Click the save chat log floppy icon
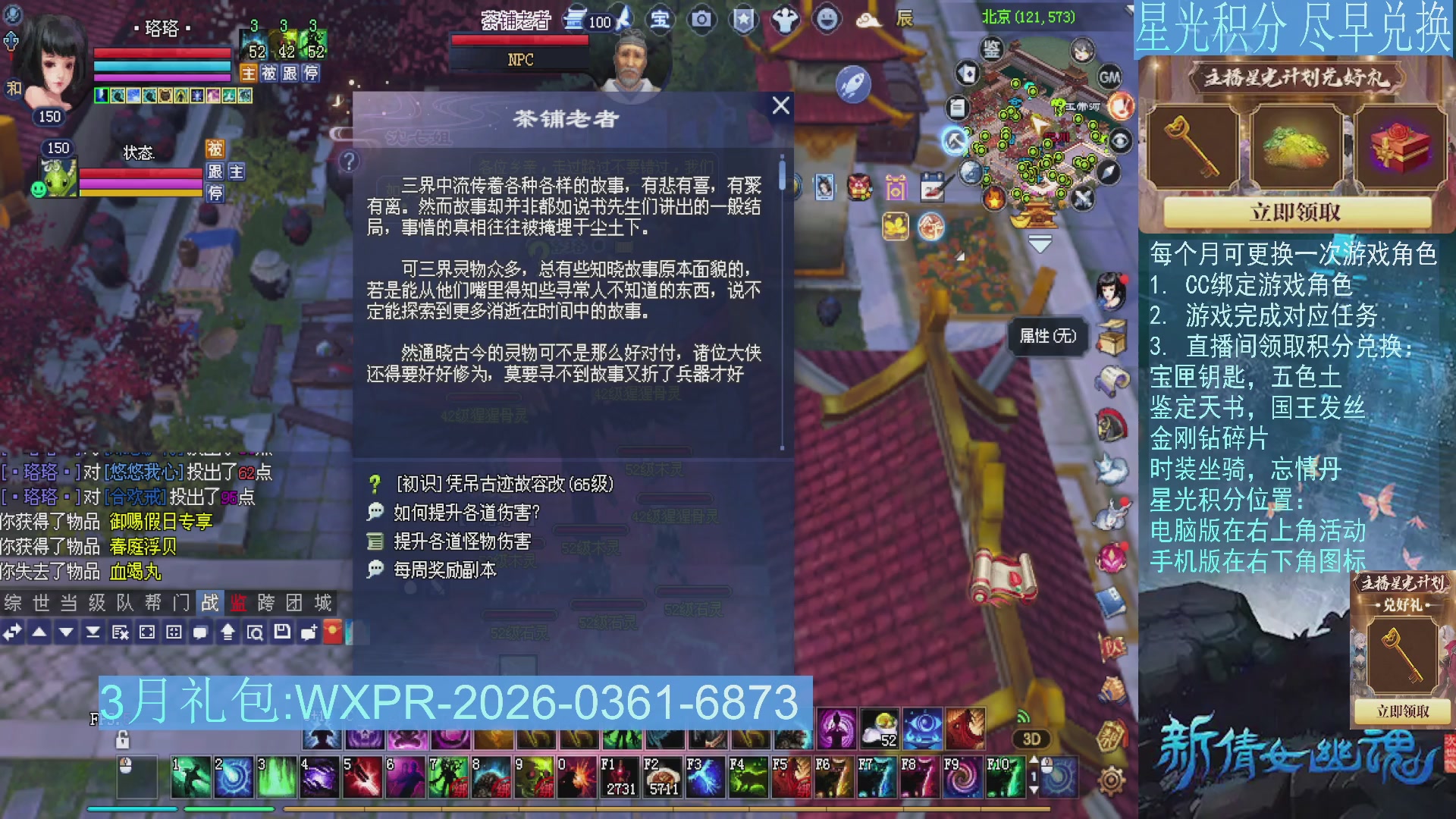 point(282,631)
